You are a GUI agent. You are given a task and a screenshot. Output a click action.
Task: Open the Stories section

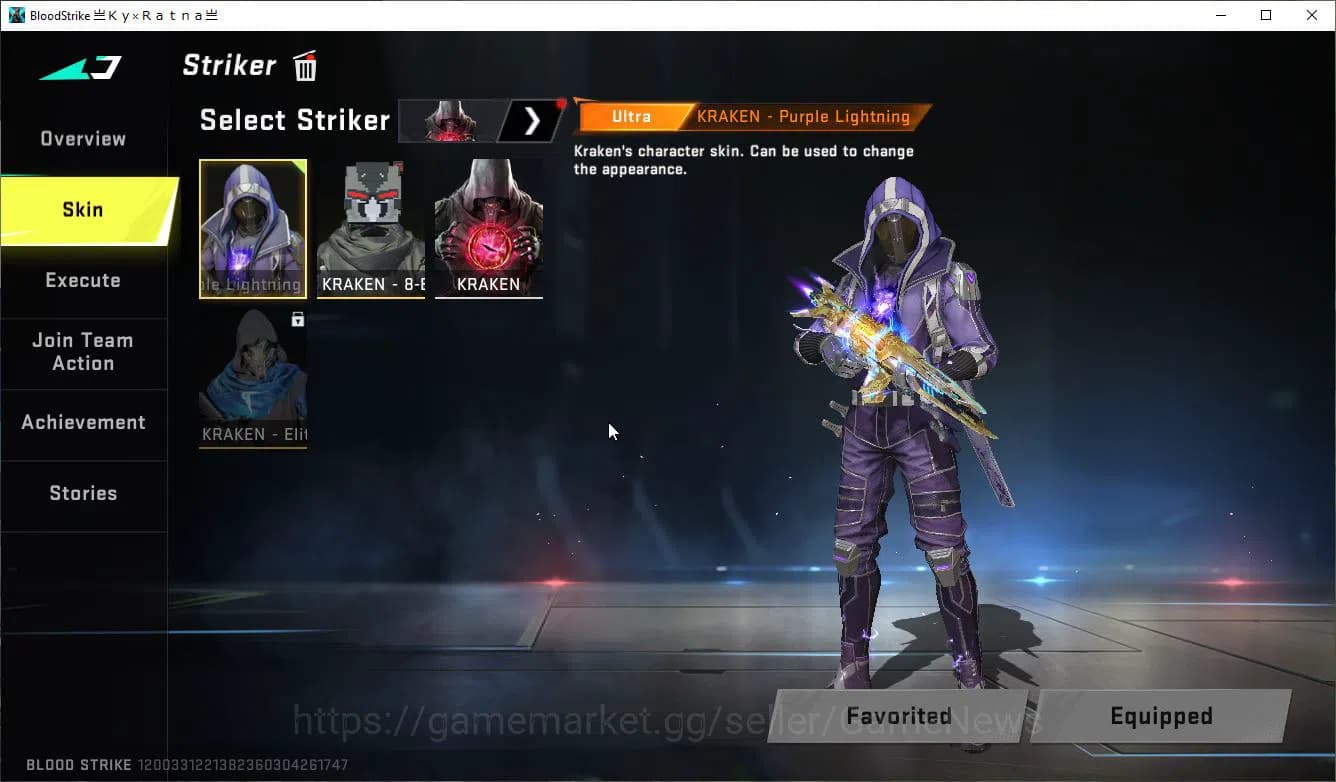pos(82,492)
